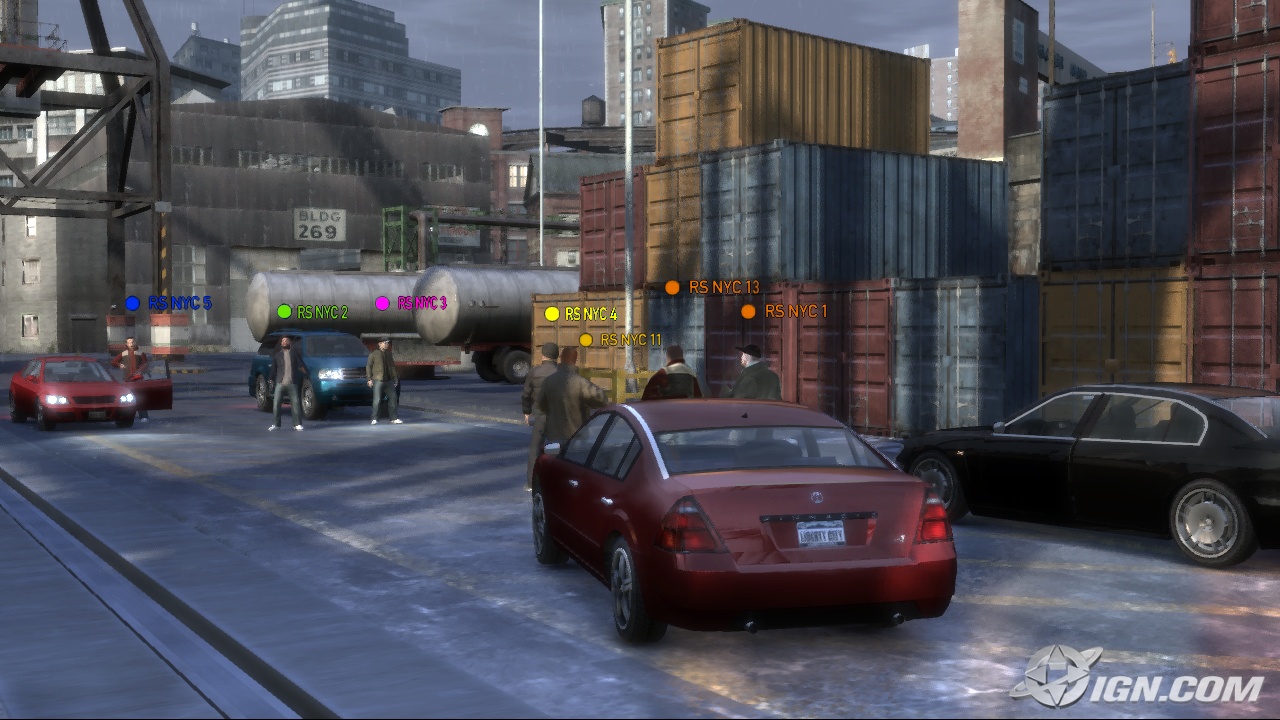Select the RS NYC 5 player tag
The image size is (1280, 720).
point(168,303)
